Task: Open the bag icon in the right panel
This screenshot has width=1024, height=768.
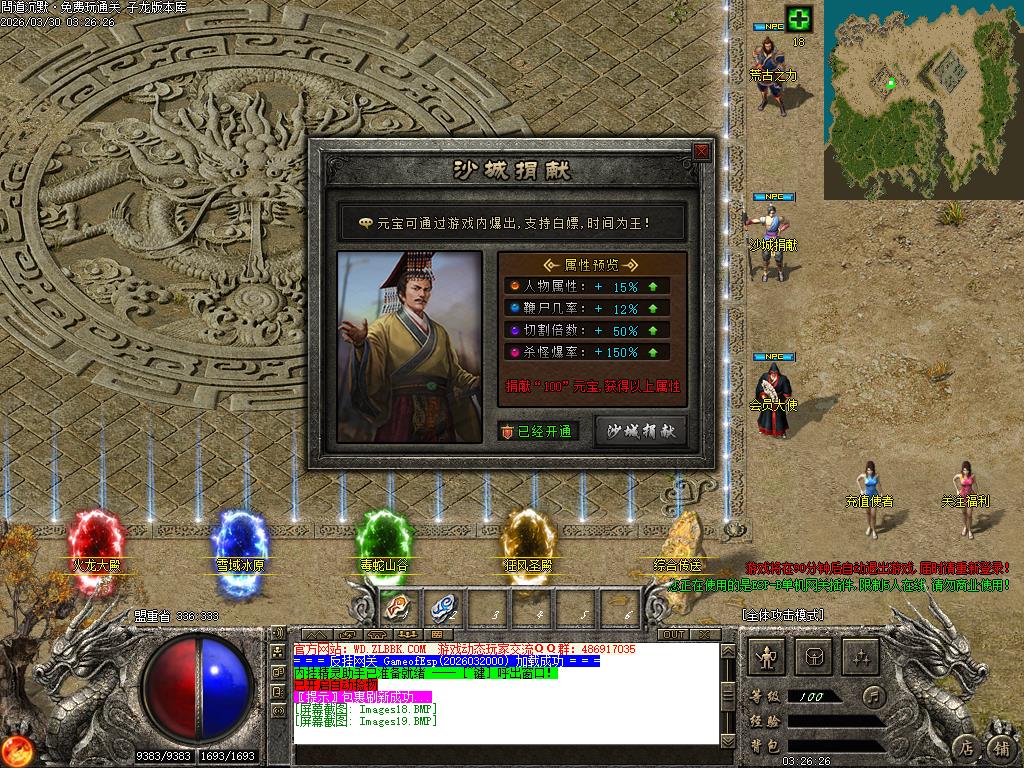Action: (818, 657)
